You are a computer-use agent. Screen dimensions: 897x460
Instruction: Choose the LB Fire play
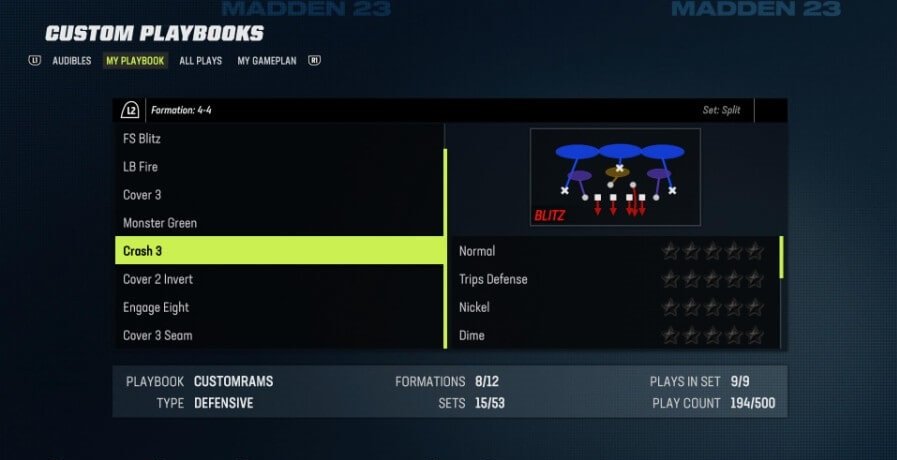point(279,167)
